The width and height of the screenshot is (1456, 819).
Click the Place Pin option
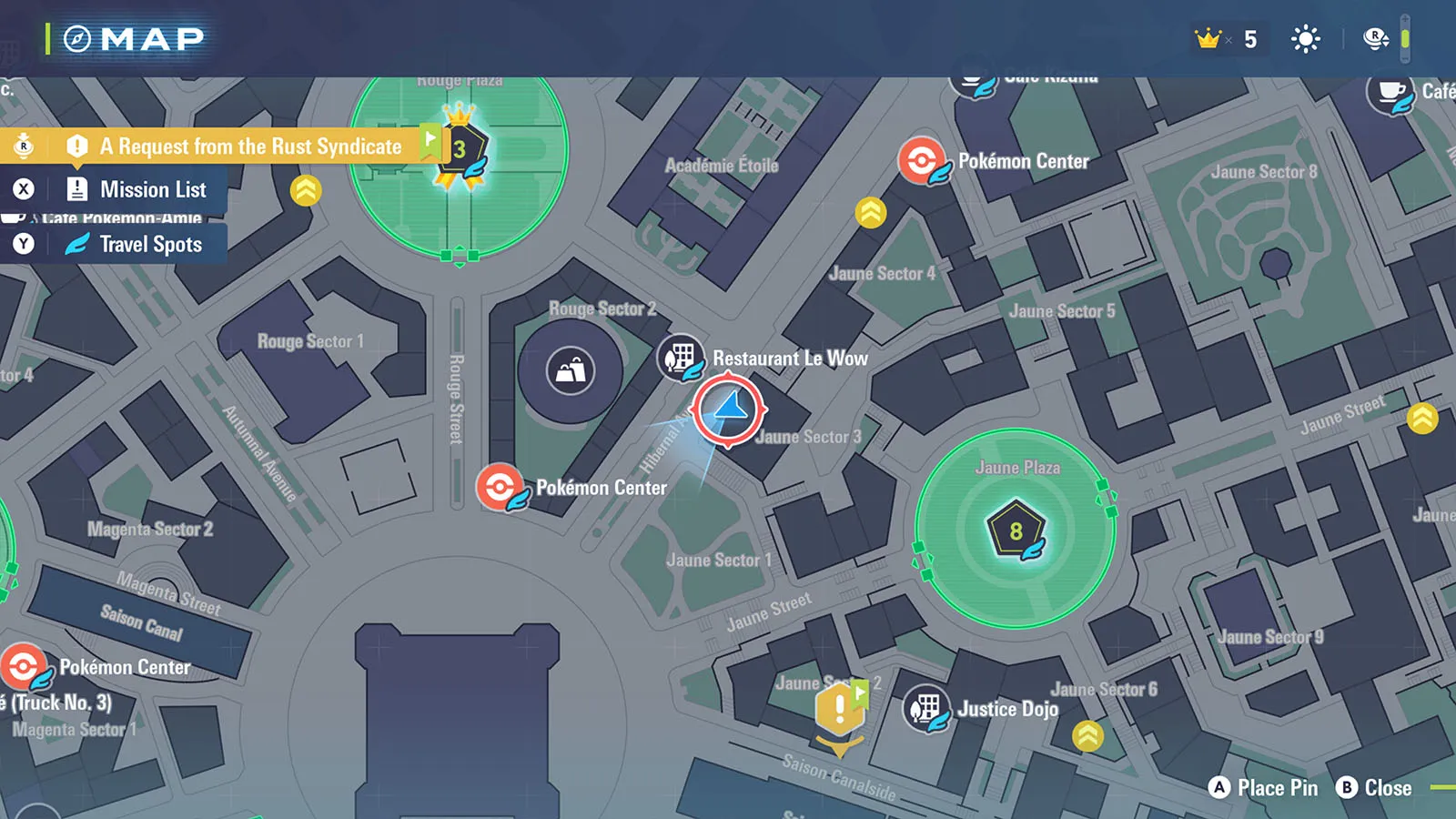(x=1264, y=788)
